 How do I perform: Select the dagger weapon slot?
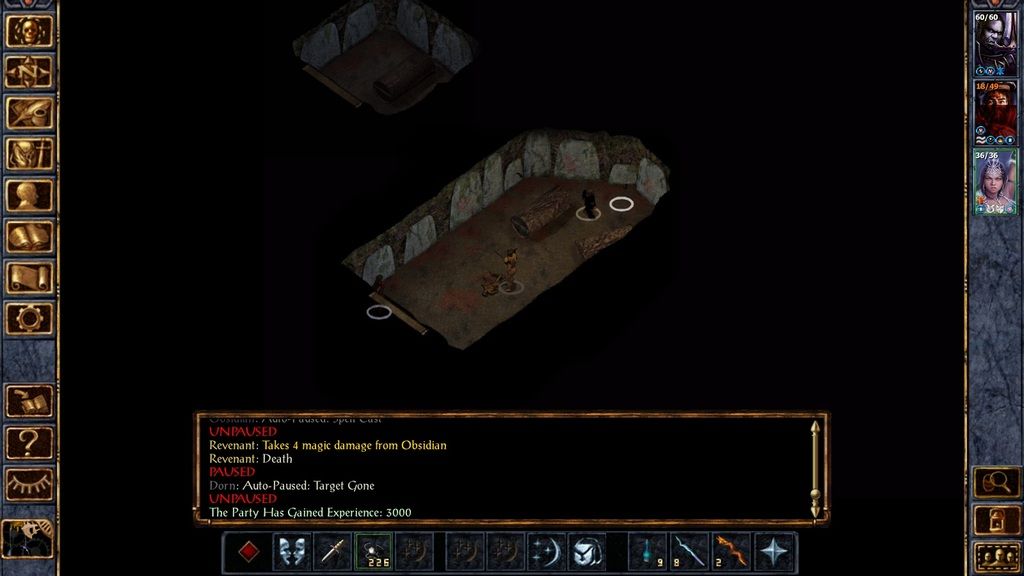pyautogui.click(x=332, y=552)
